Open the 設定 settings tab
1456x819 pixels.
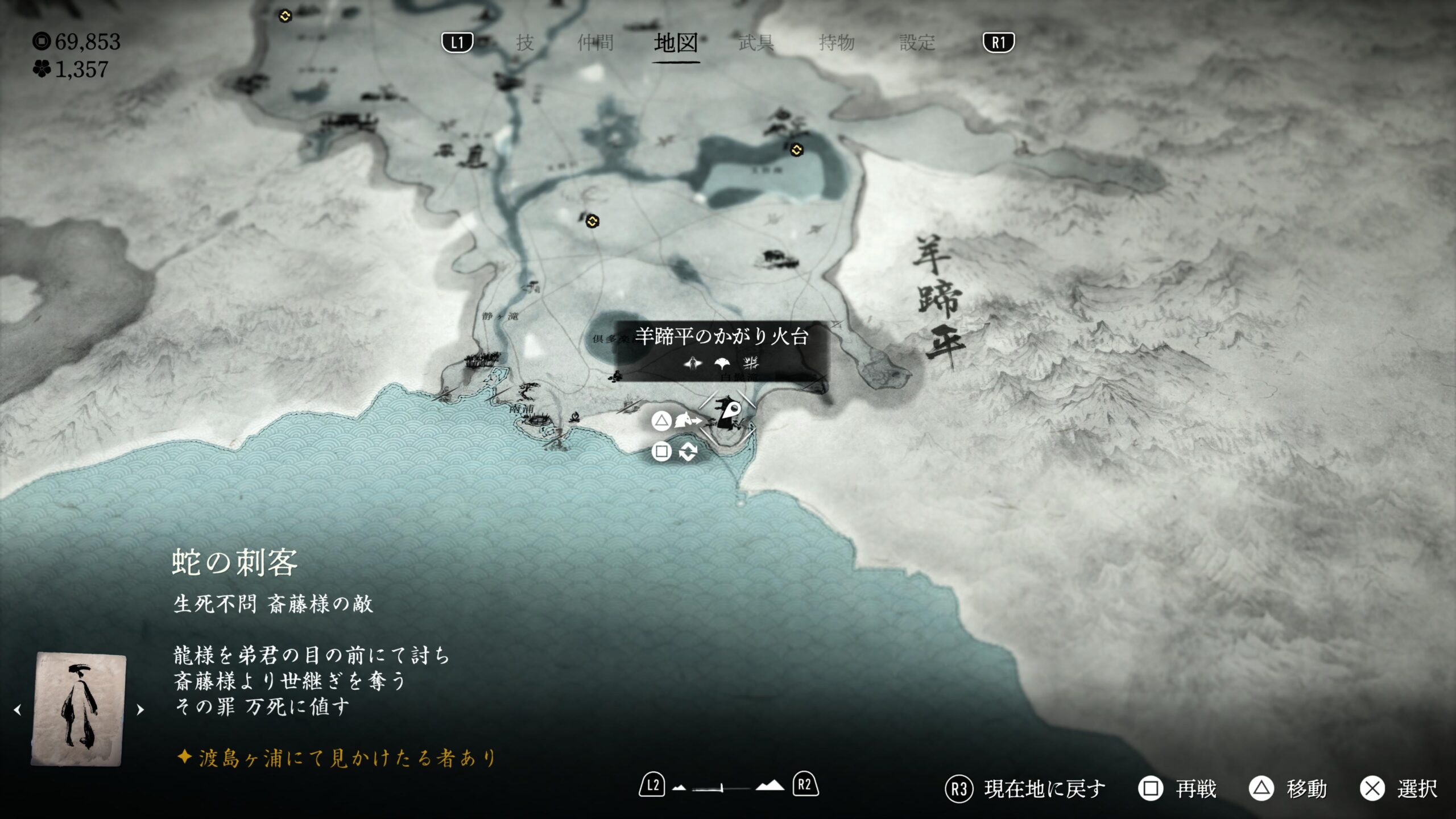pos(917,43)
